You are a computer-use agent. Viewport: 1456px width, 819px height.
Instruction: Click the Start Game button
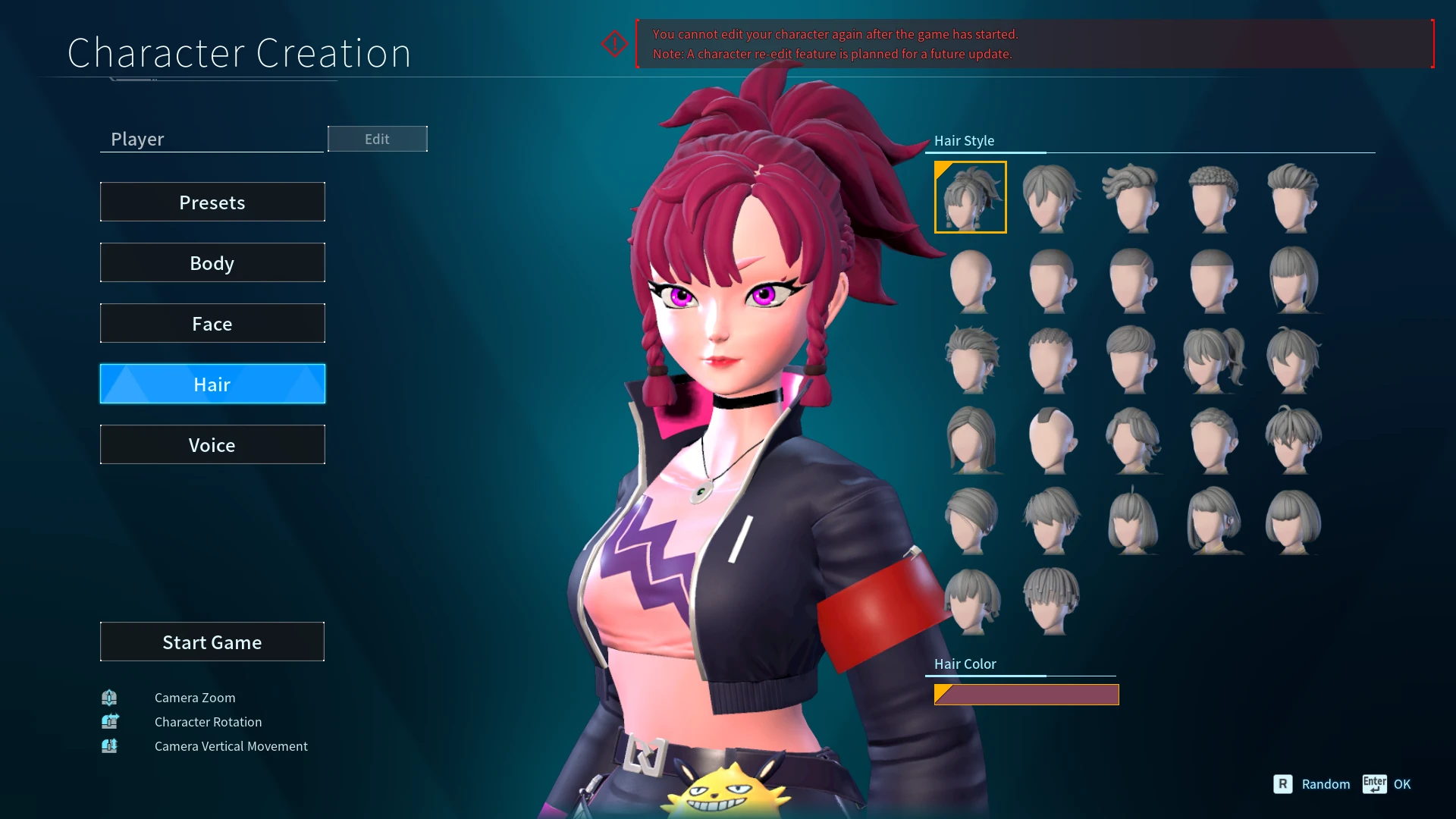[x=212, y=642]
